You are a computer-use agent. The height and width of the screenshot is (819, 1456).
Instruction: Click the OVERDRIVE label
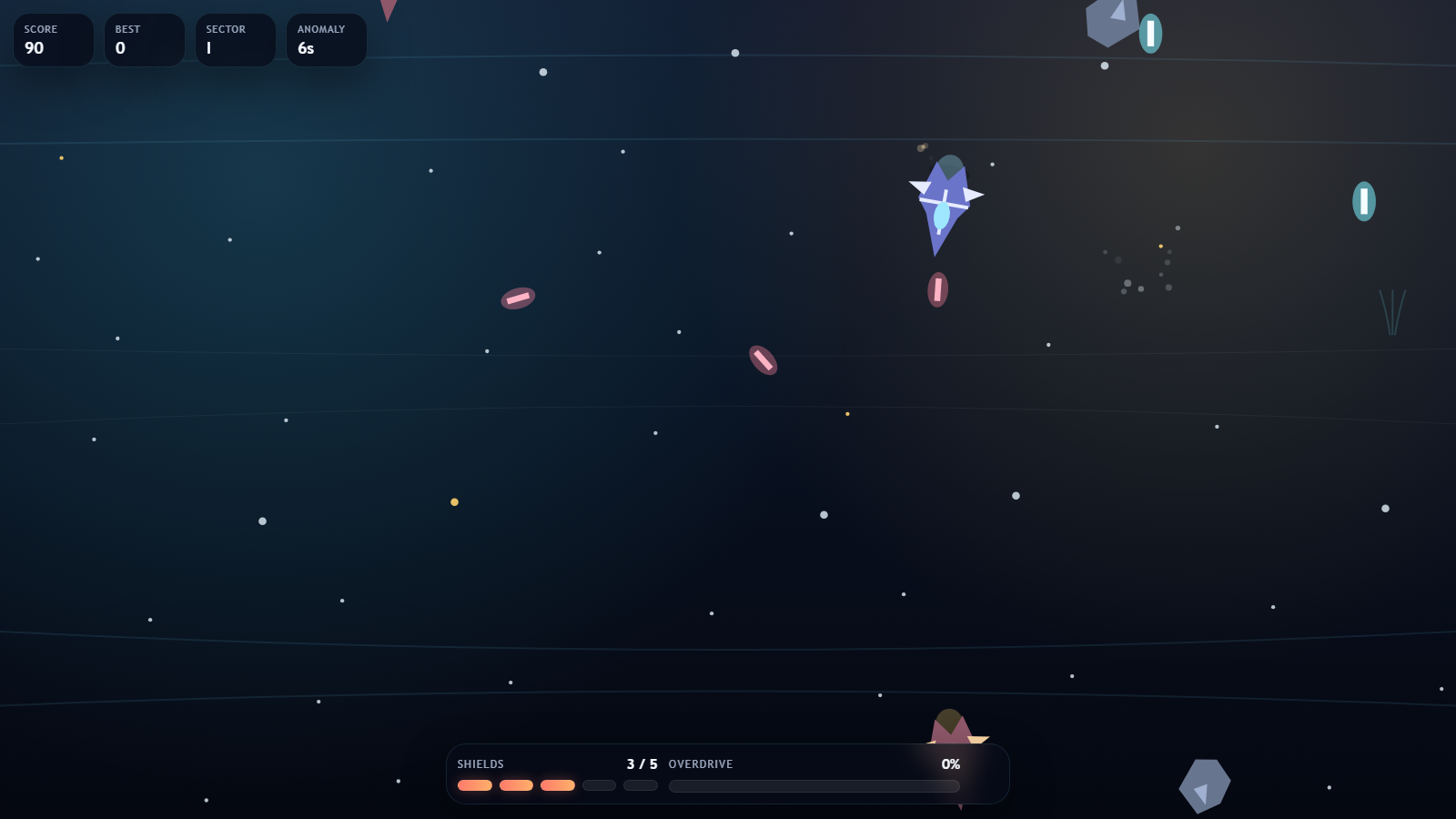click(701, 764)
